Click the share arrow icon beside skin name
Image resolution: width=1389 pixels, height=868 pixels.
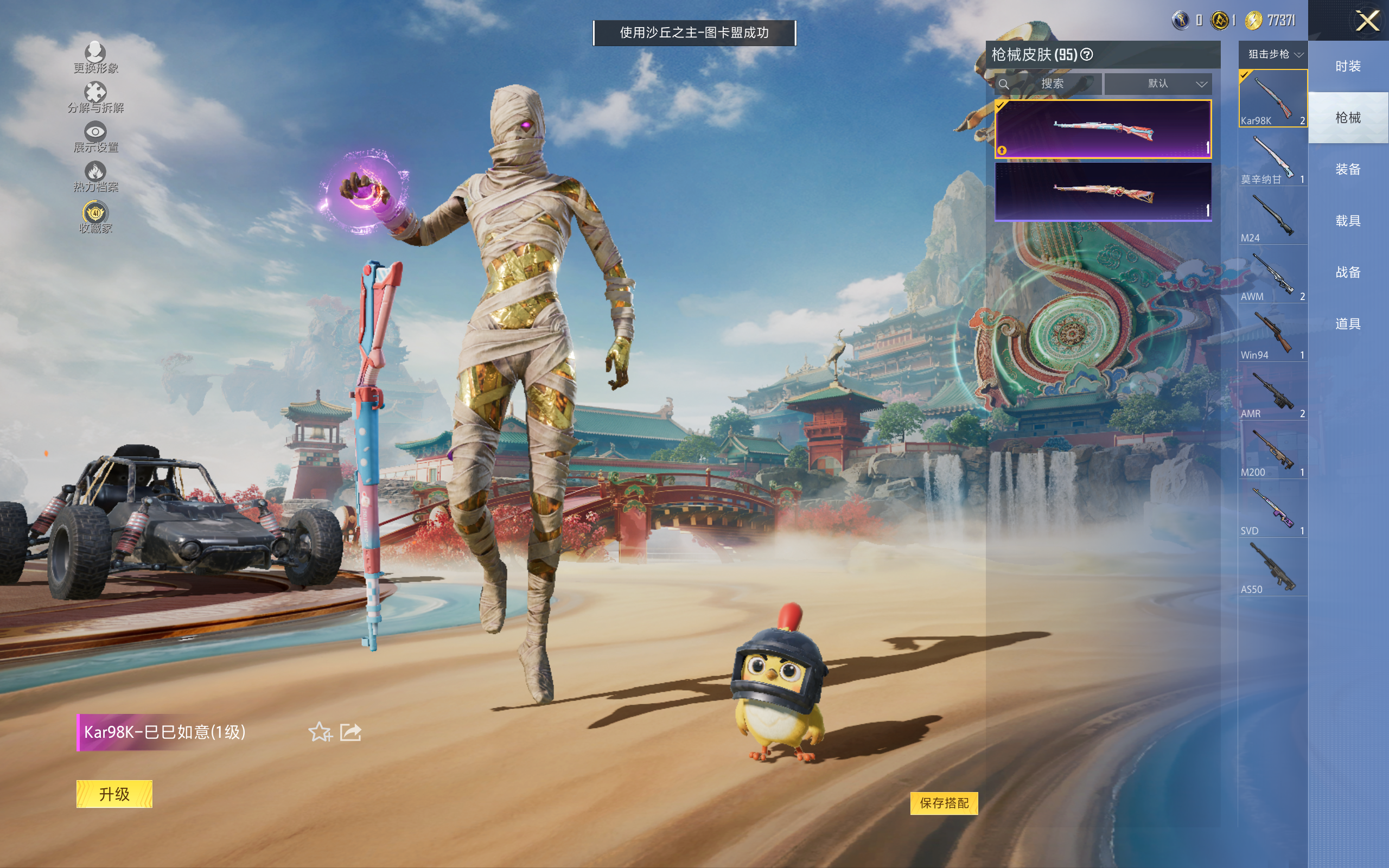(351, 732)
